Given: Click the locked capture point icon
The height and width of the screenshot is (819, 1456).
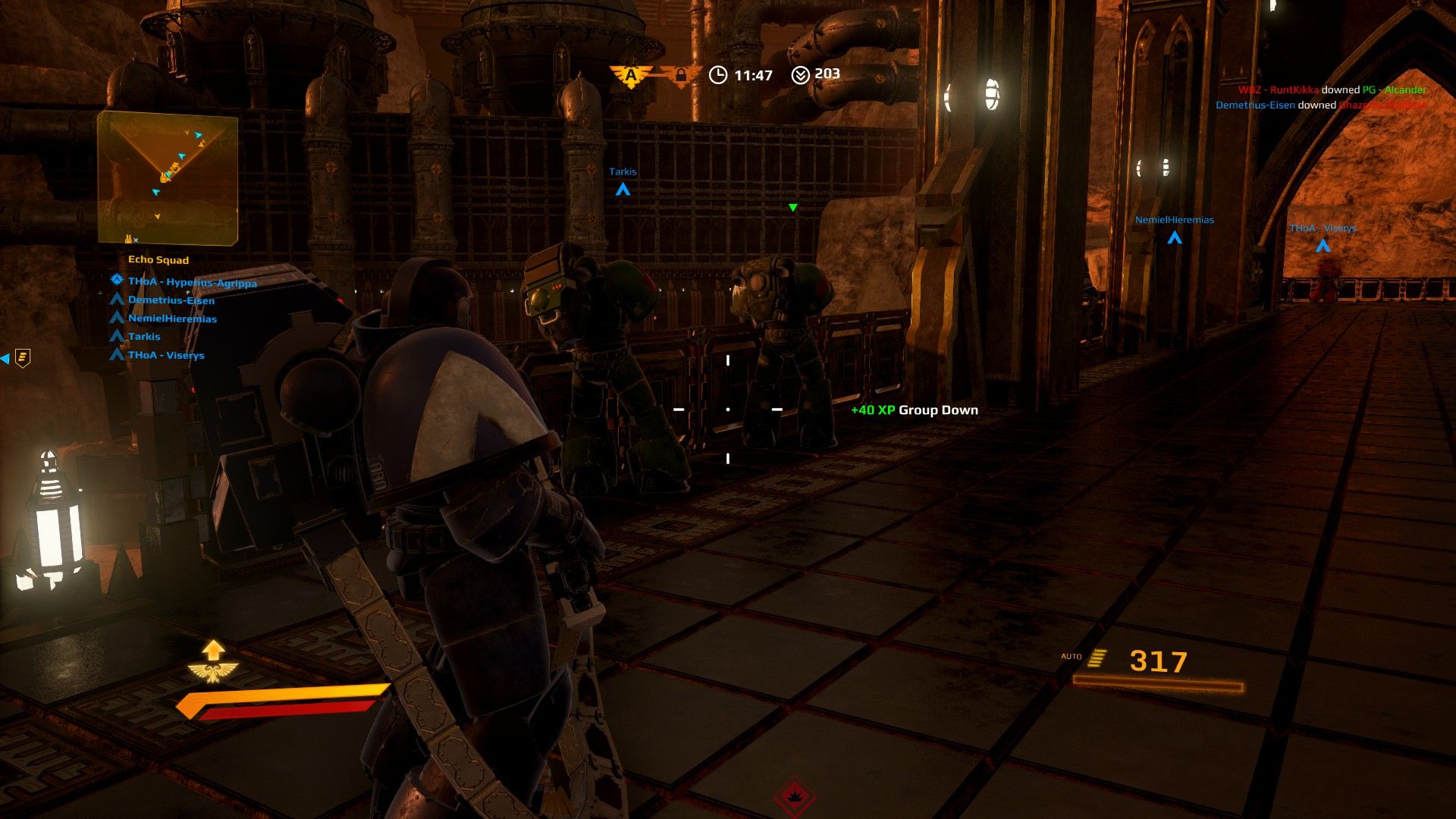Looking at the screenshot, I should pos(679,75).
